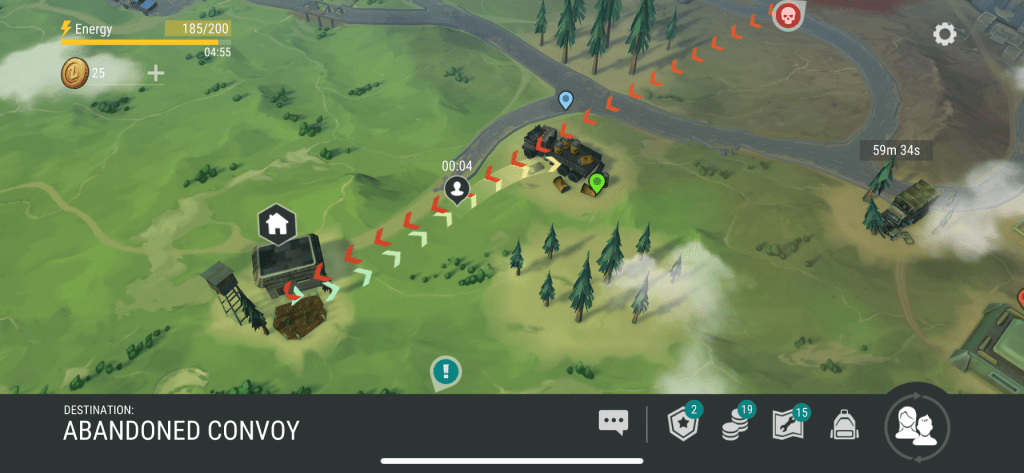Image resolution: width=1024 pixels, height=473 pixels.
Task: Tap the switch character button
Action: pyautogui.click(x=916, y=427)
